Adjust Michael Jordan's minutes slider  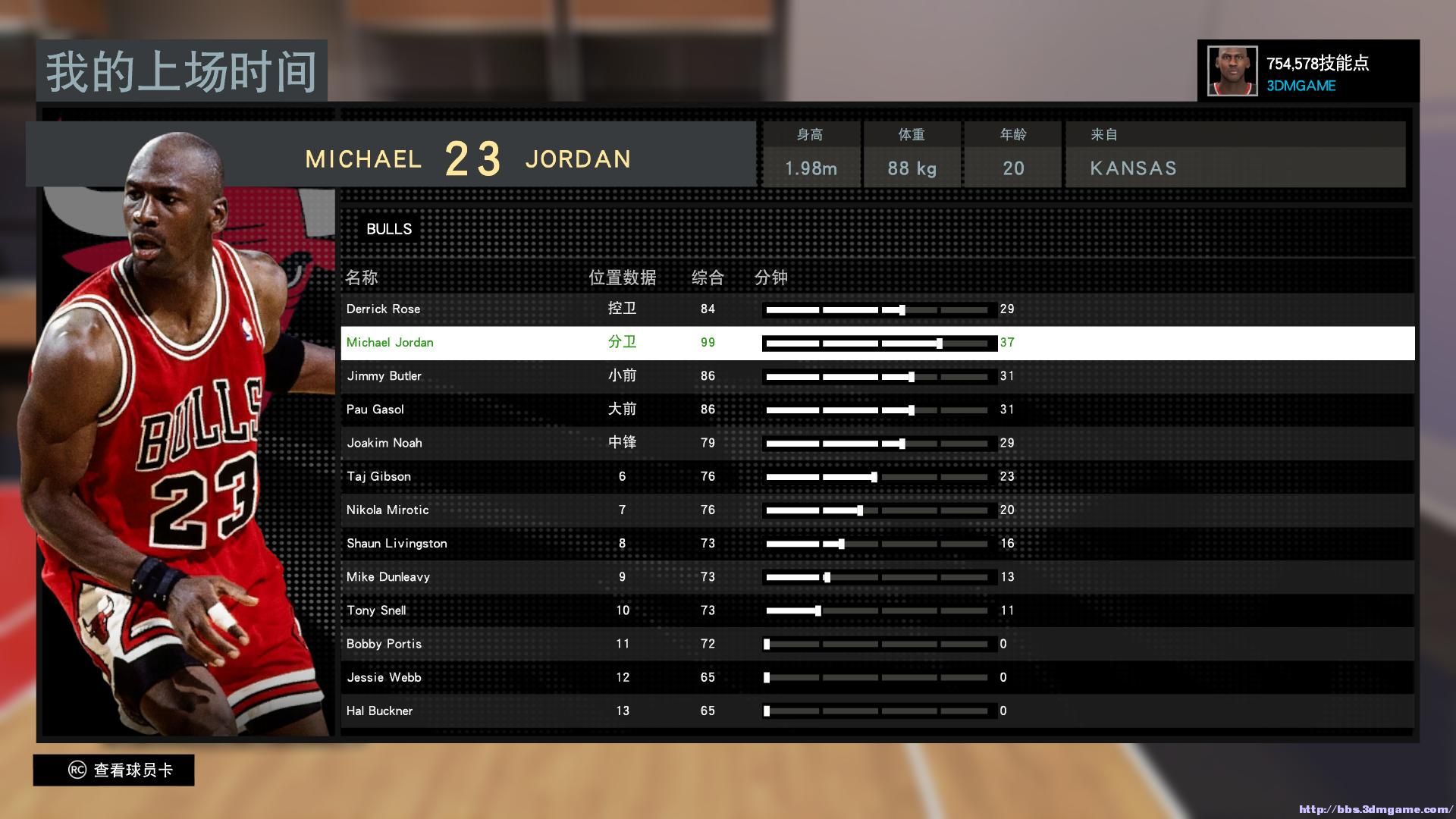pos(940,344)
